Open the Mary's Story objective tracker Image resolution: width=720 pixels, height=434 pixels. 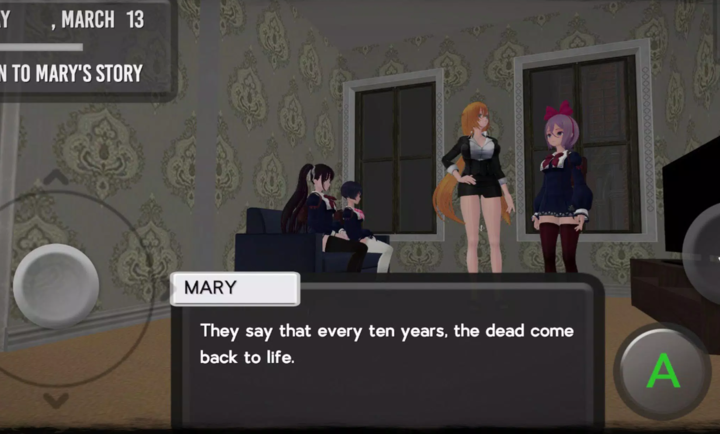click(x=76, y=72)
